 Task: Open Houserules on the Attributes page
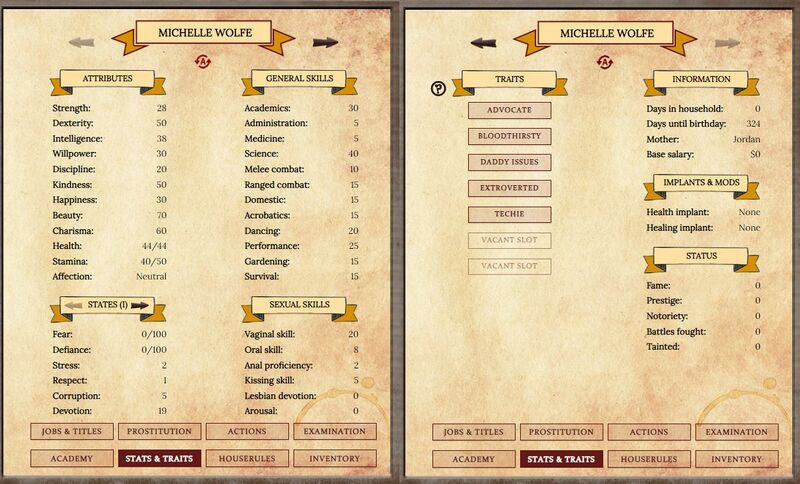point(247,459)
